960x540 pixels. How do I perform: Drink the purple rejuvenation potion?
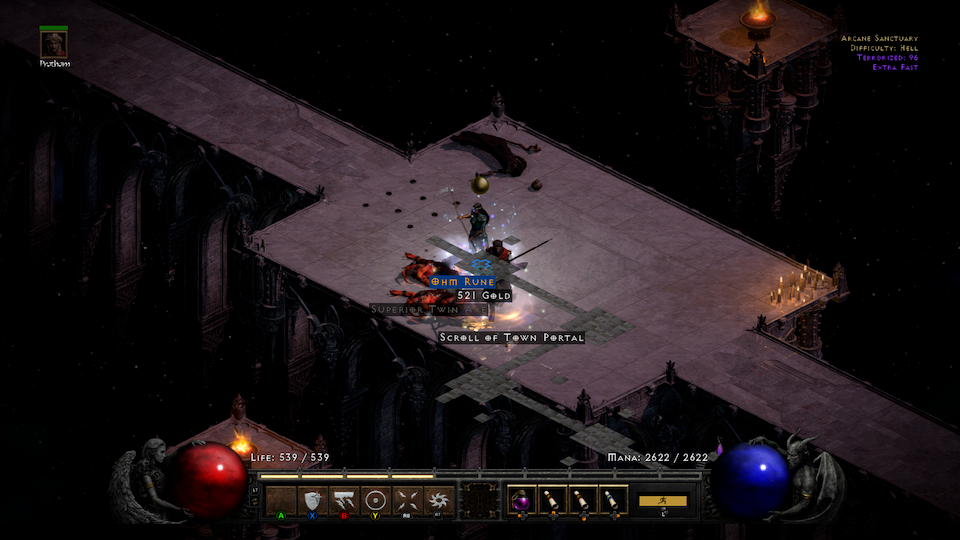521,499
